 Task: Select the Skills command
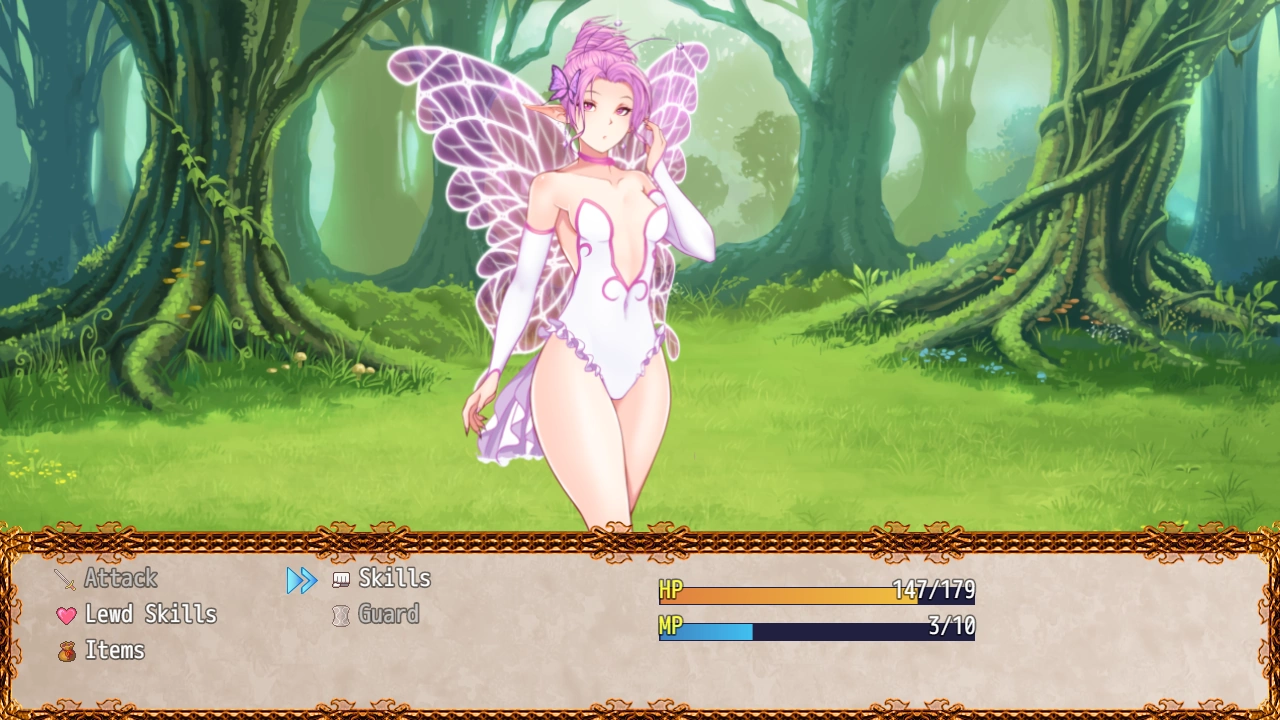[394, 578]
